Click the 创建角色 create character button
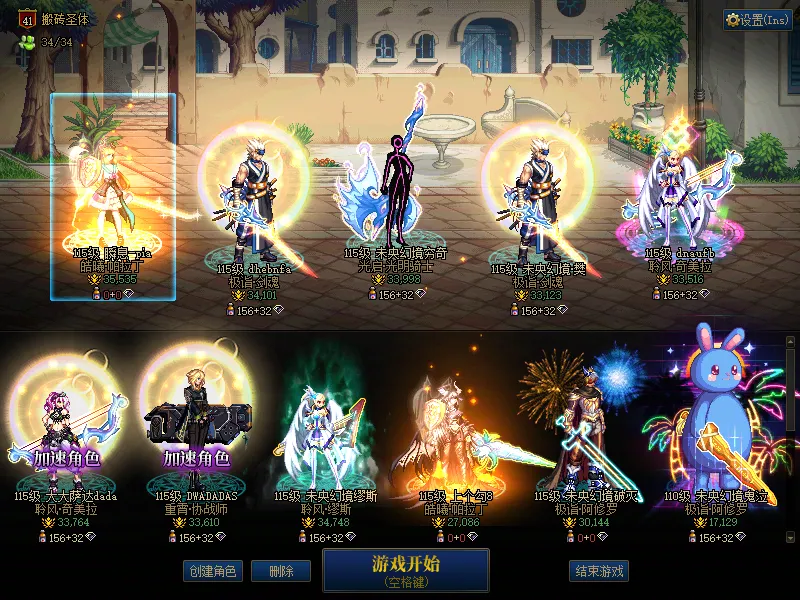Viewport: 800px width, 600px height. [x=211, y=572]
